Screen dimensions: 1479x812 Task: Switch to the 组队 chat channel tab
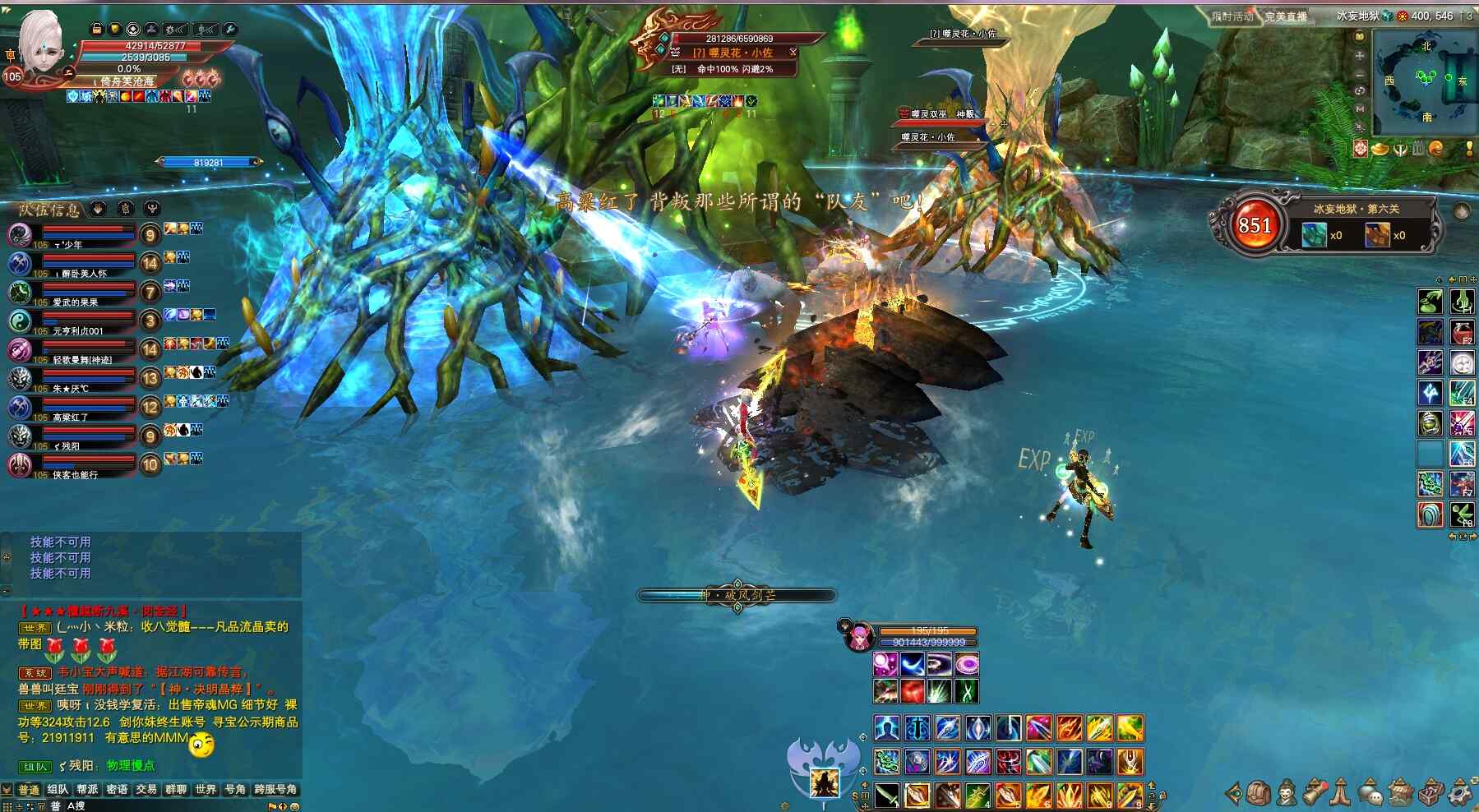tap(58, 790)
